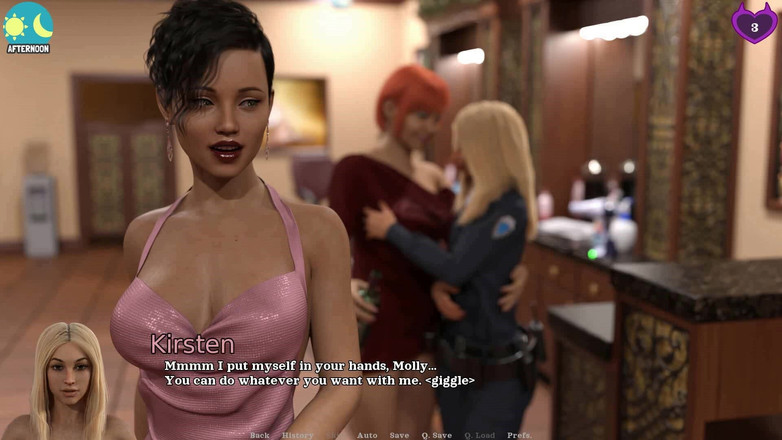Enable Auto advance mode
782x440 pixels.
tap(367, 435)
